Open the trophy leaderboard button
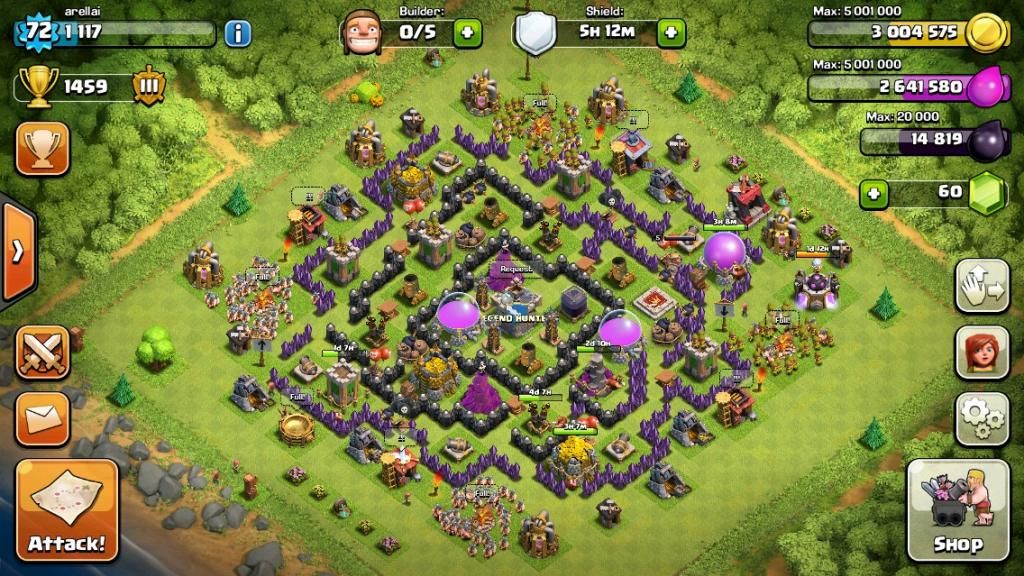The height and width of the screenshot is (576, 1024). 42,149
